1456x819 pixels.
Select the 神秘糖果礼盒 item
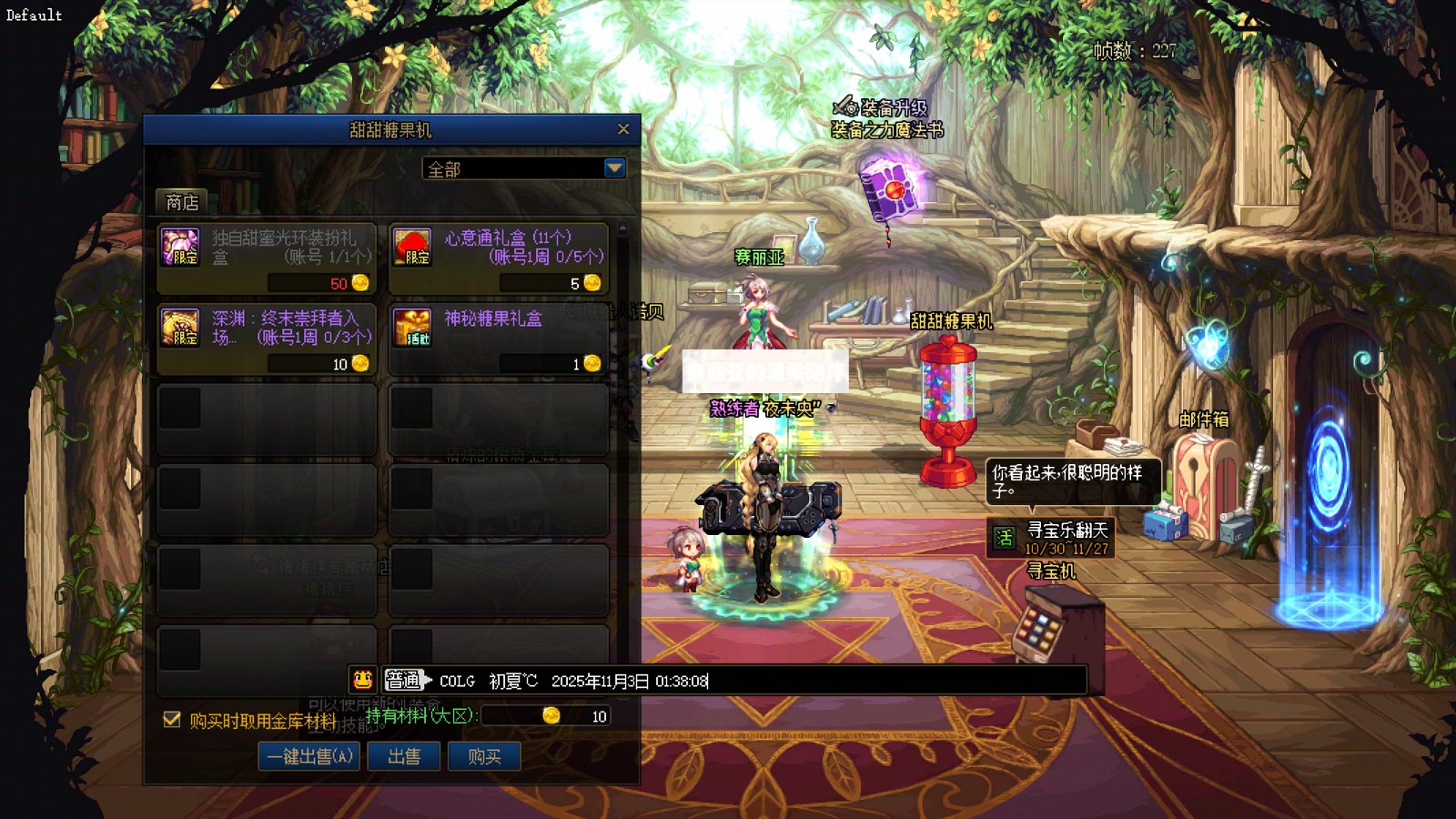click(499, 339)
